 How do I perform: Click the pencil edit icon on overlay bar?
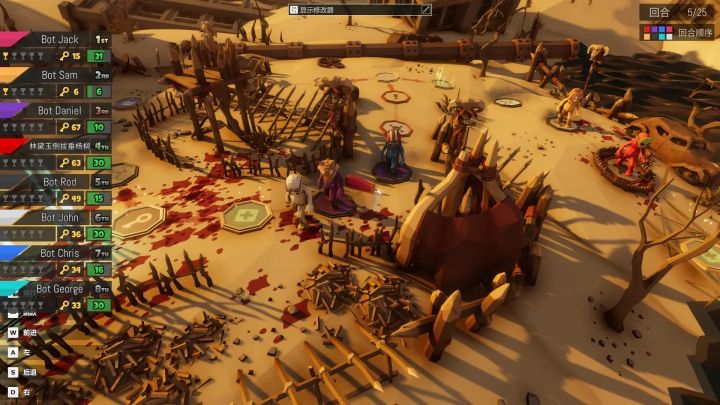425,9
